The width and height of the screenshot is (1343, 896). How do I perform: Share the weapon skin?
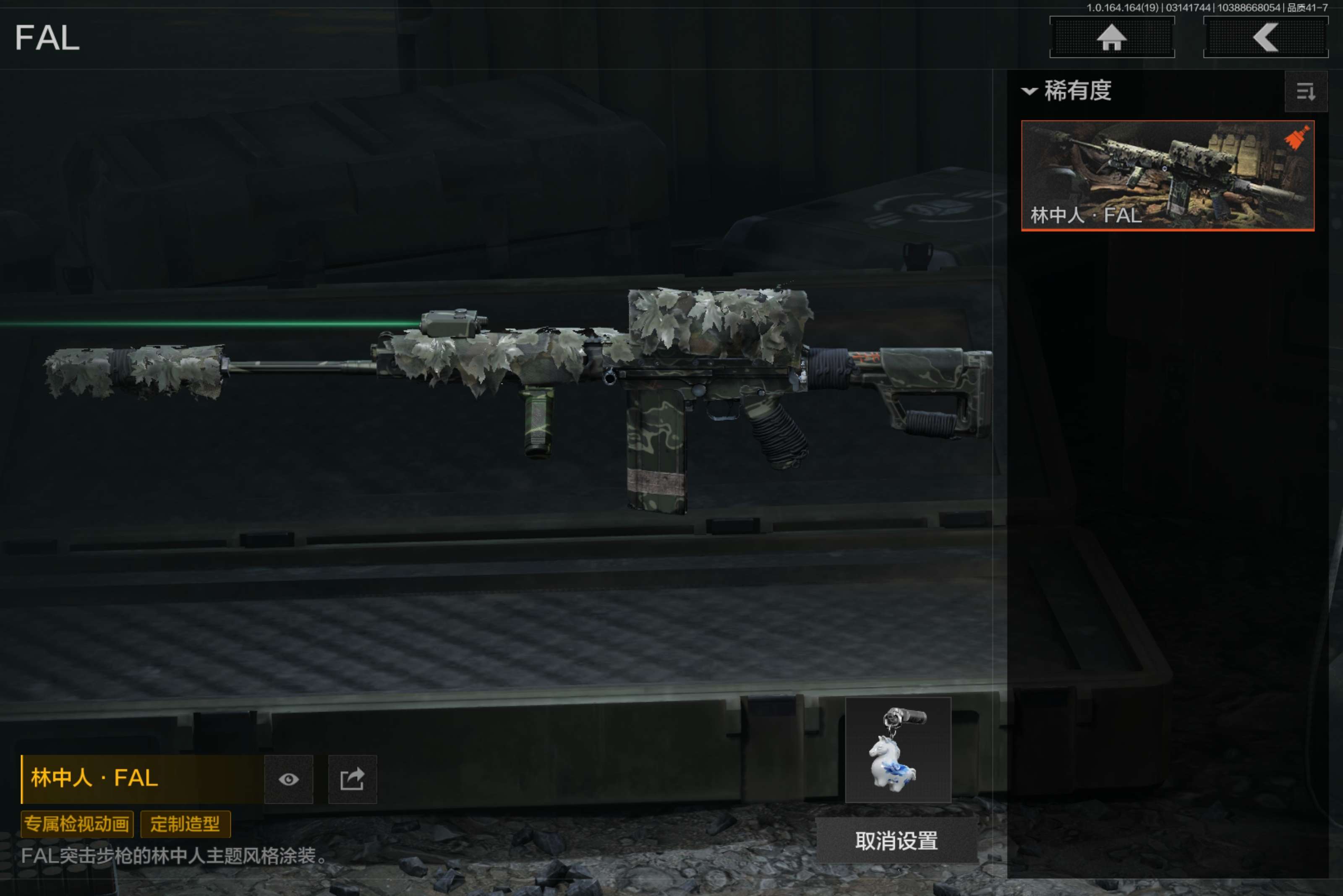(x=352, y=779)
